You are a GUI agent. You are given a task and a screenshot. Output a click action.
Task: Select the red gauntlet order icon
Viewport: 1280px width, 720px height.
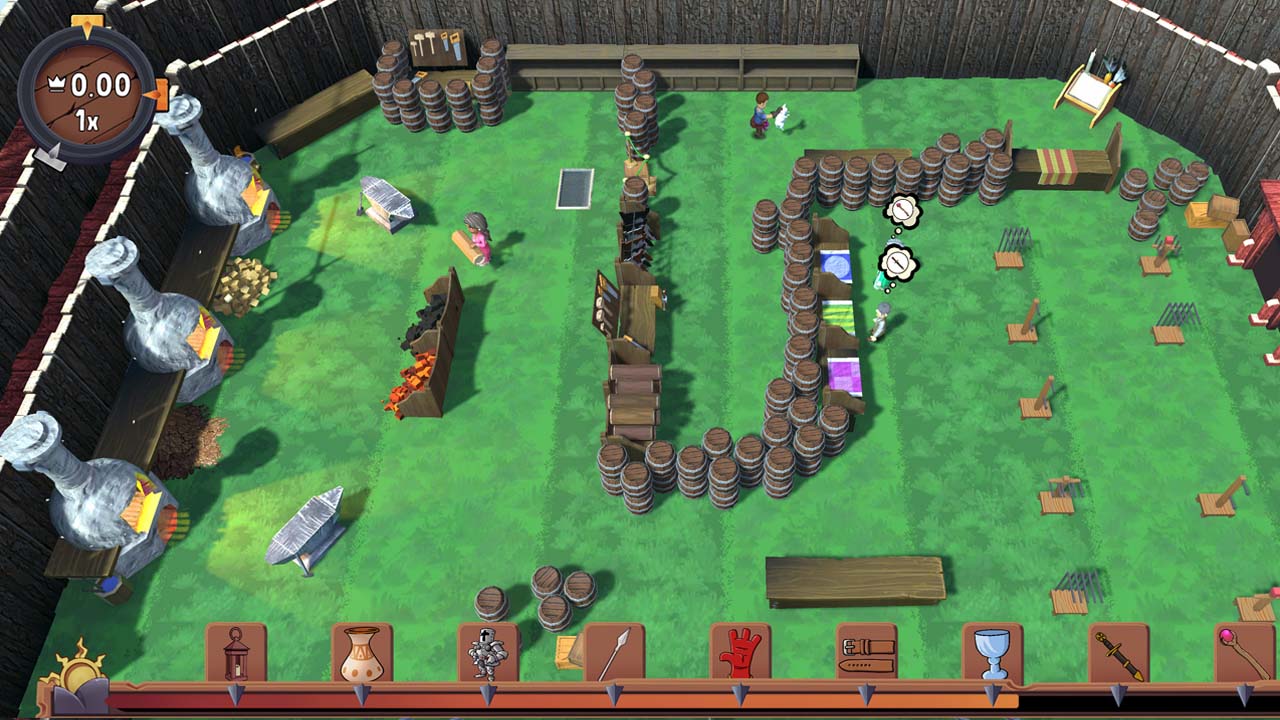[740, 653]
